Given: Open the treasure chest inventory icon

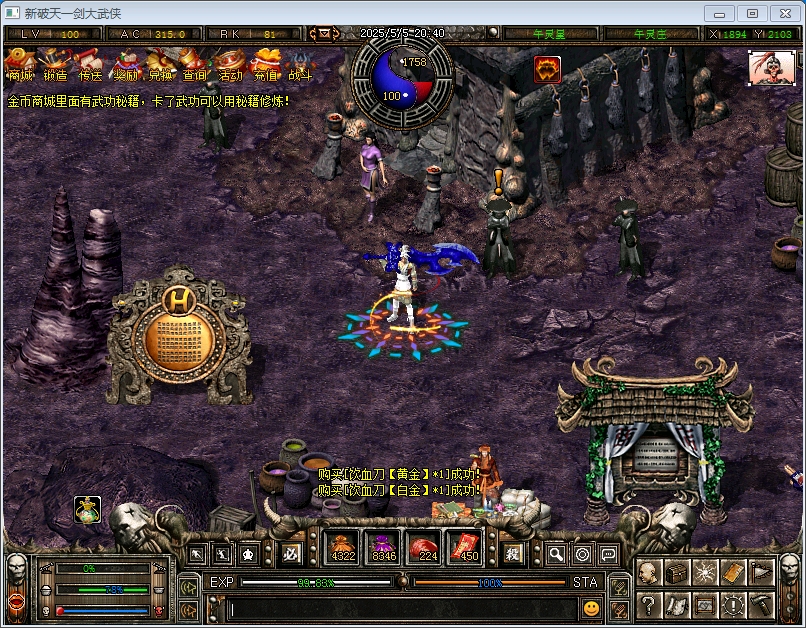Looking at the screenshot, I should 677,573.
